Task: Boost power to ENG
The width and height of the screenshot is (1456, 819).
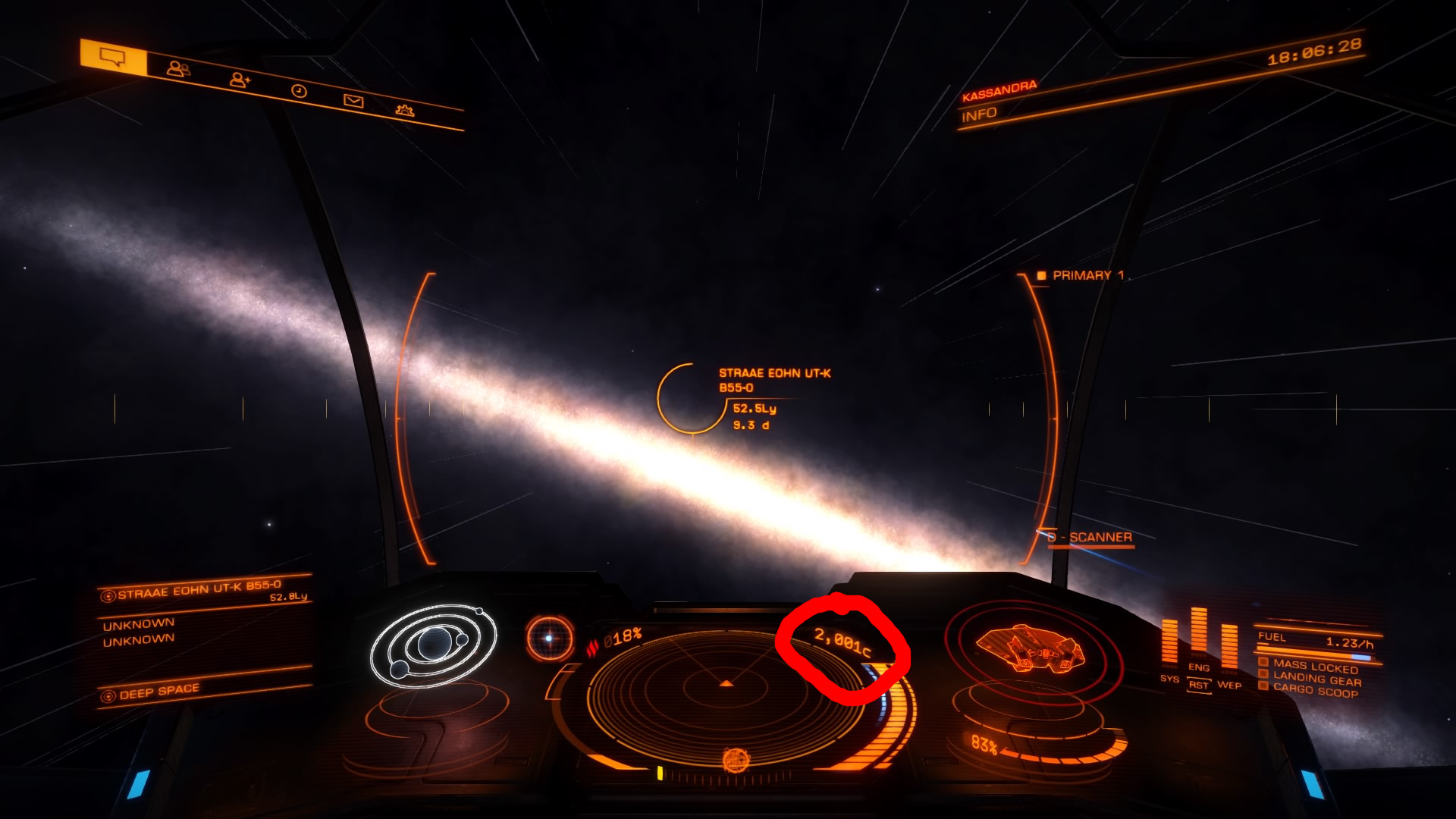Action: point(1199,667)
